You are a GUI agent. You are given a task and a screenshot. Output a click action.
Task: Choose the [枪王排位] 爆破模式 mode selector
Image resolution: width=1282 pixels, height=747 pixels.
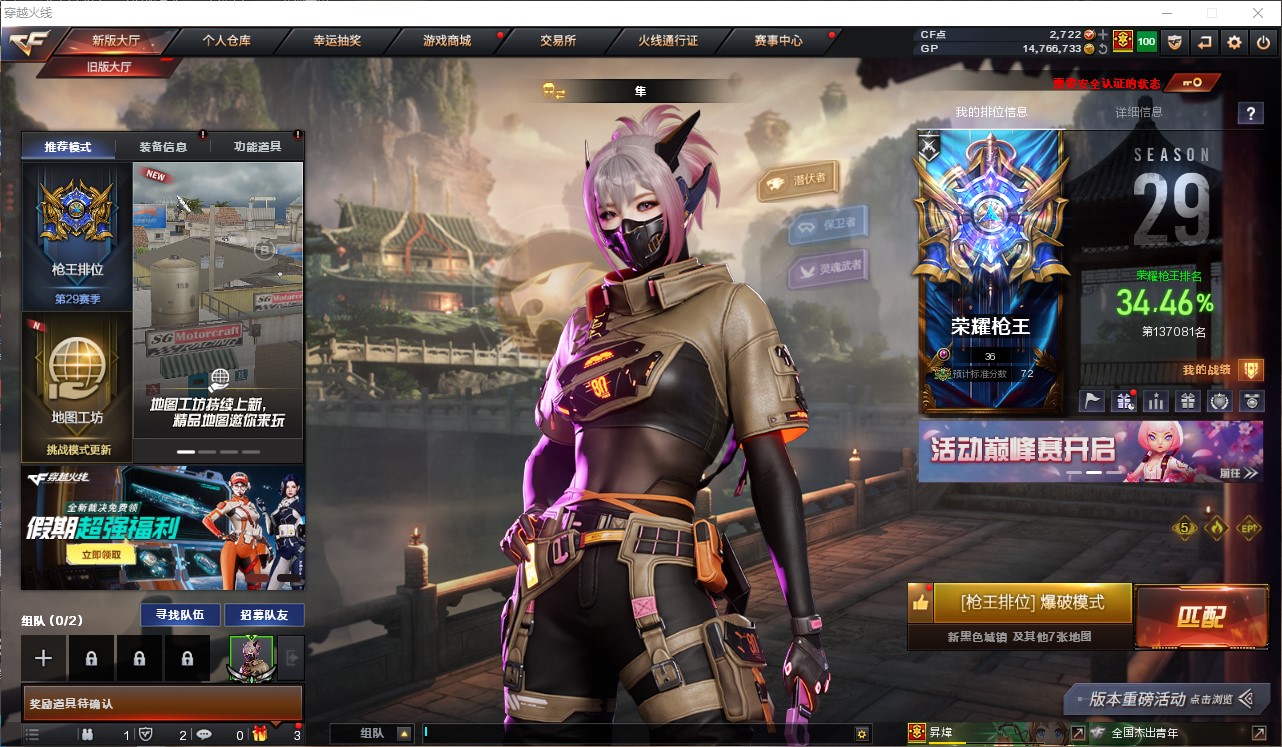[x=1032, y=603]
